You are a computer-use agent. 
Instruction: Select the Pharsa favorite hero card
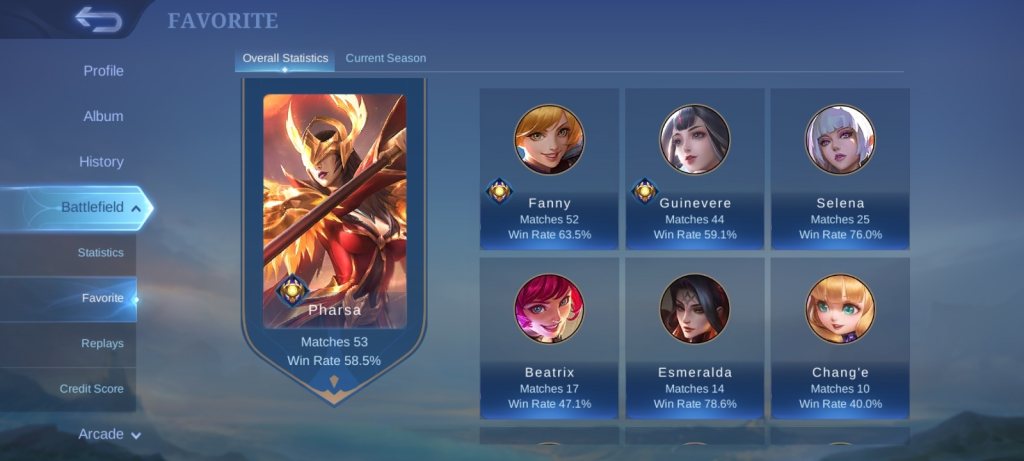[334, 230]
